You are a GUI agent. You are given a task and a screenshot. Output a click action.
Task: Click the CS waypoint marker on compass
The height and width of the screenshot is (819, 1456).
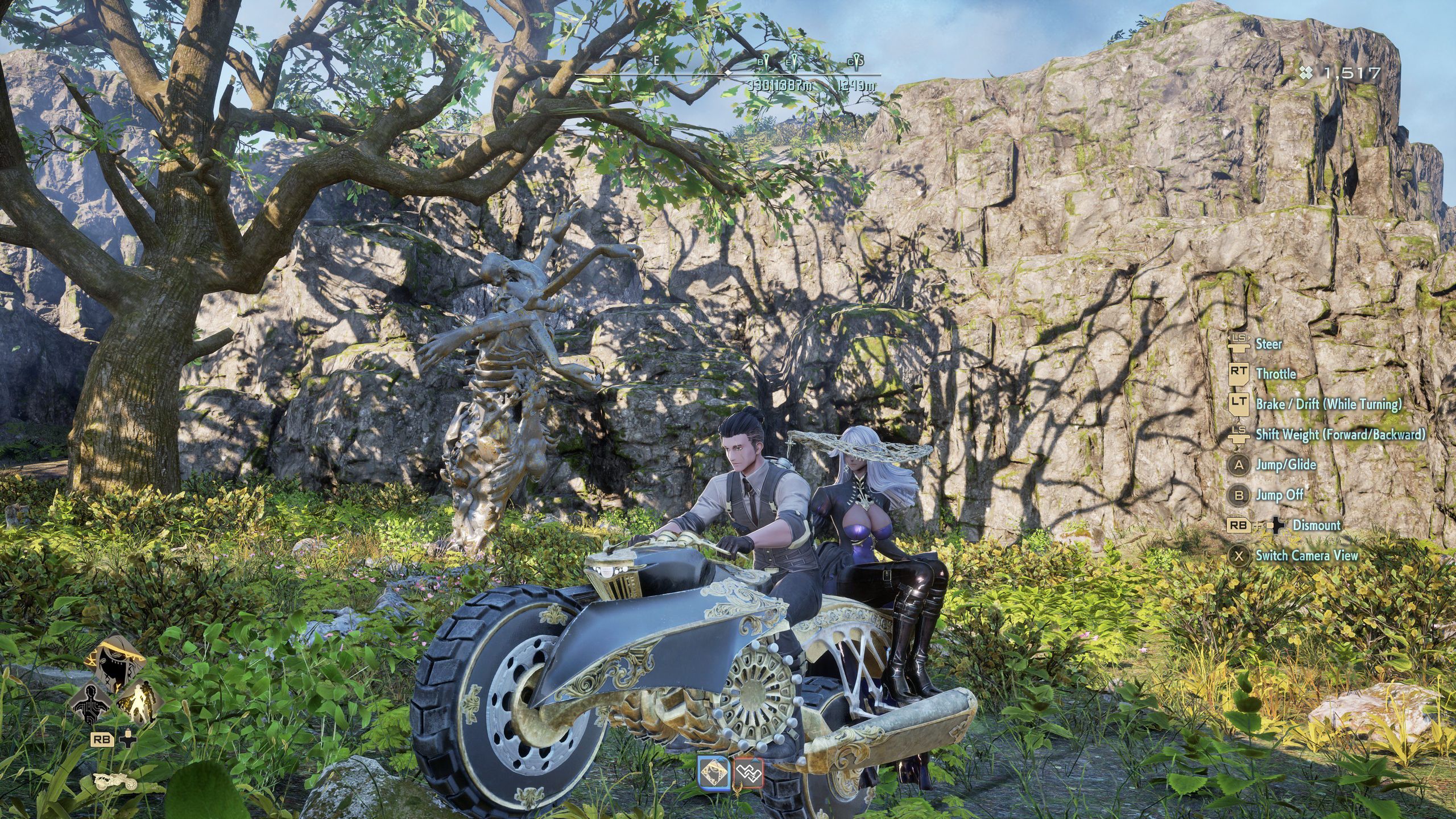(855, 61)
